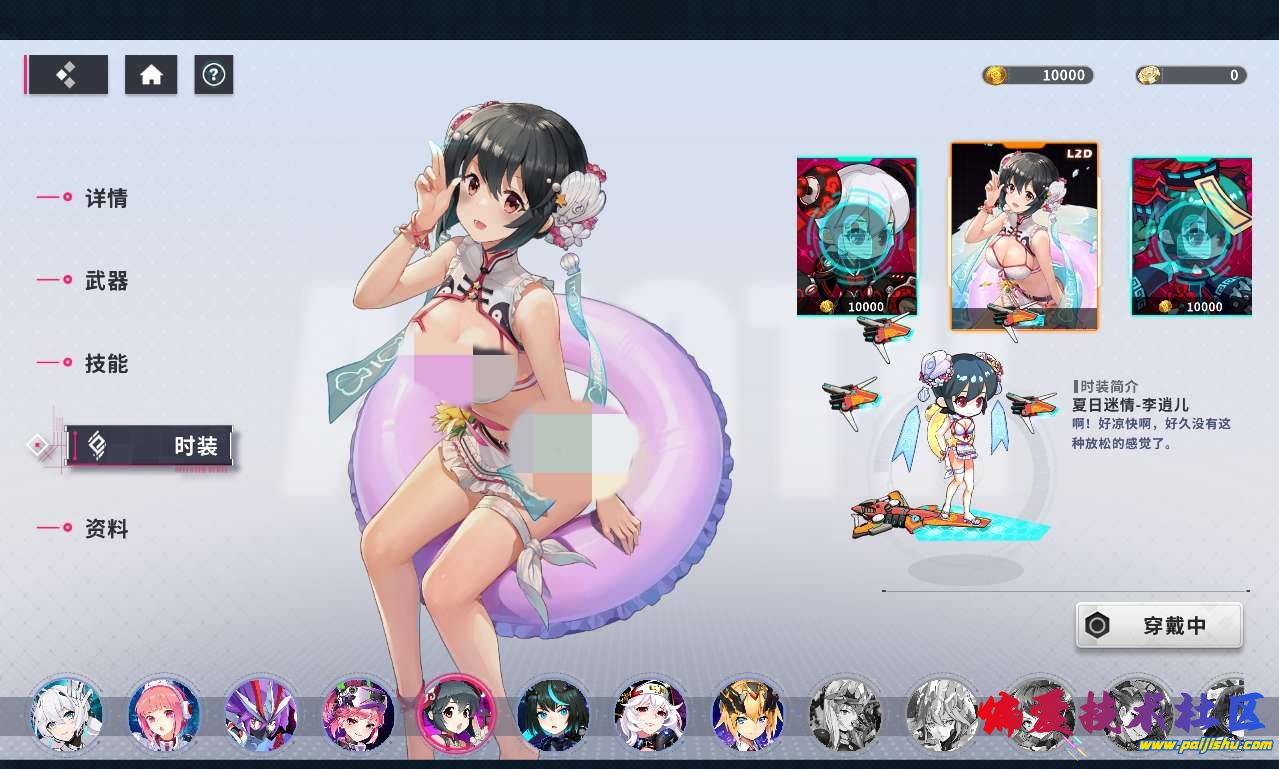
Task: Pick the white-haired red-eyed character portrait
Action: [x=650, y=714]
